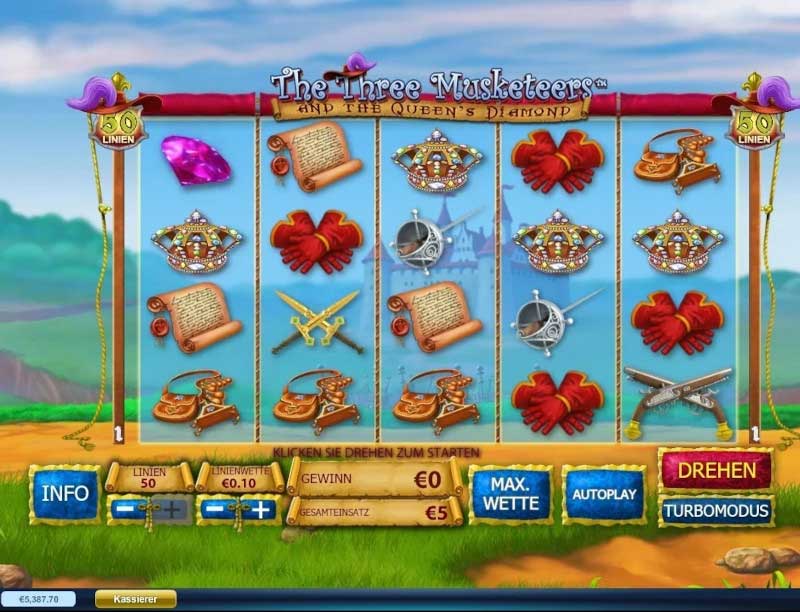The width and height of the screenshot is (800, 612).
Task: Open the INFO paytable
Action: click(x=65, y=494)
